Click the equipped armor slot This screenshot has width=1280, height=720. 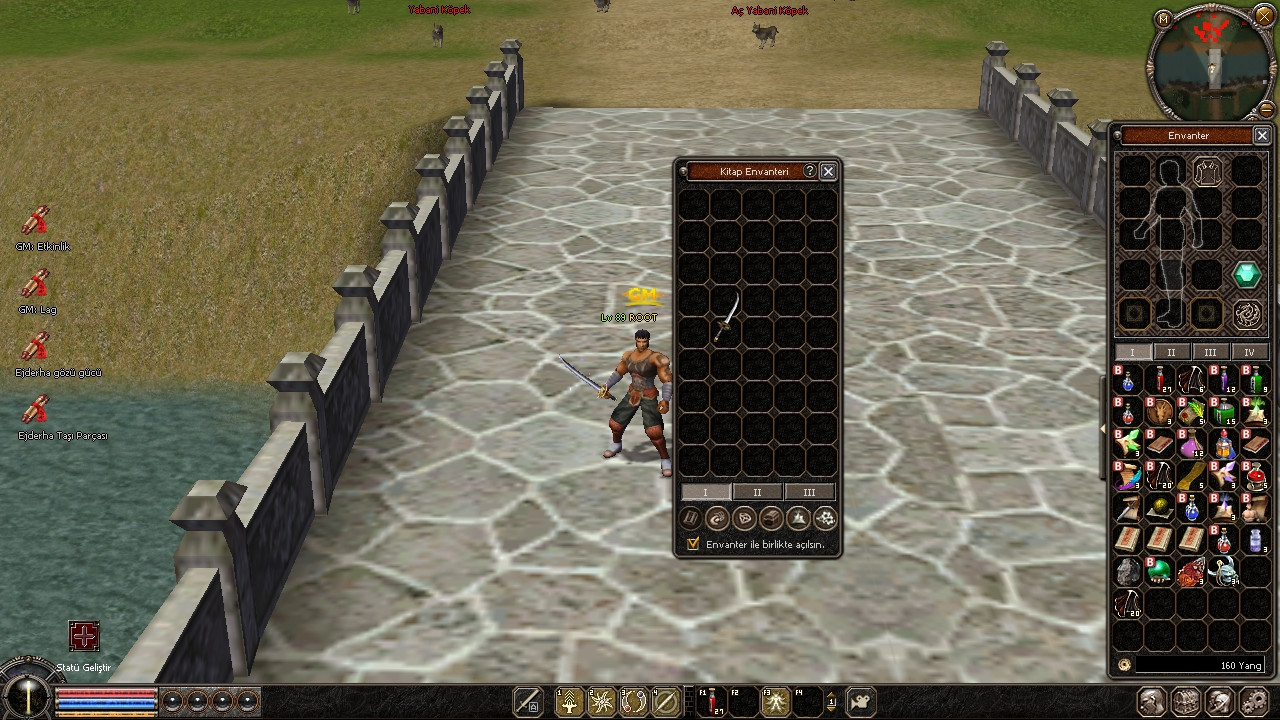[x=1207, y=172]
